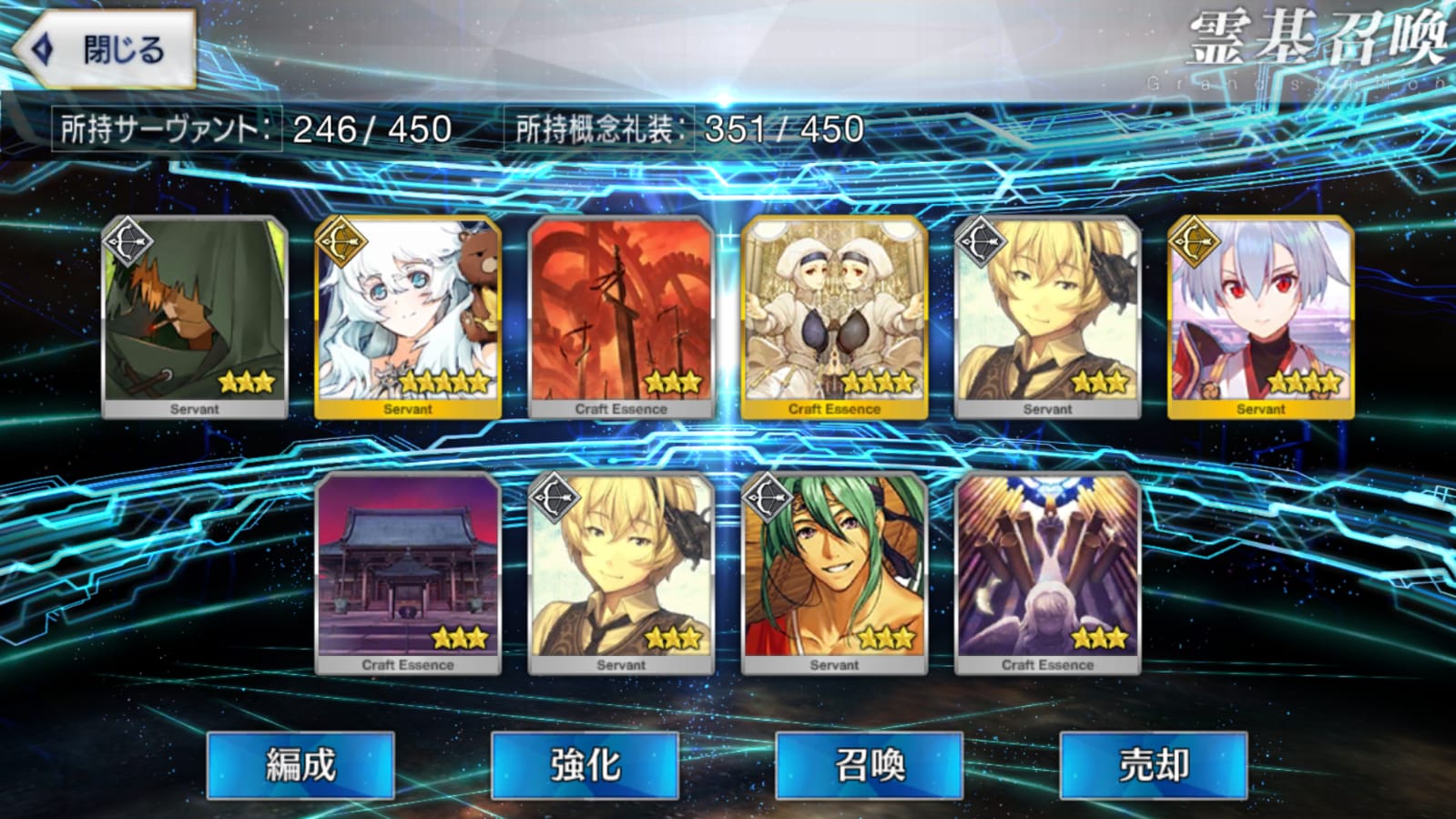Tap the 召喚 summon button
1456x819 pixels.
[x=869, y=765]
